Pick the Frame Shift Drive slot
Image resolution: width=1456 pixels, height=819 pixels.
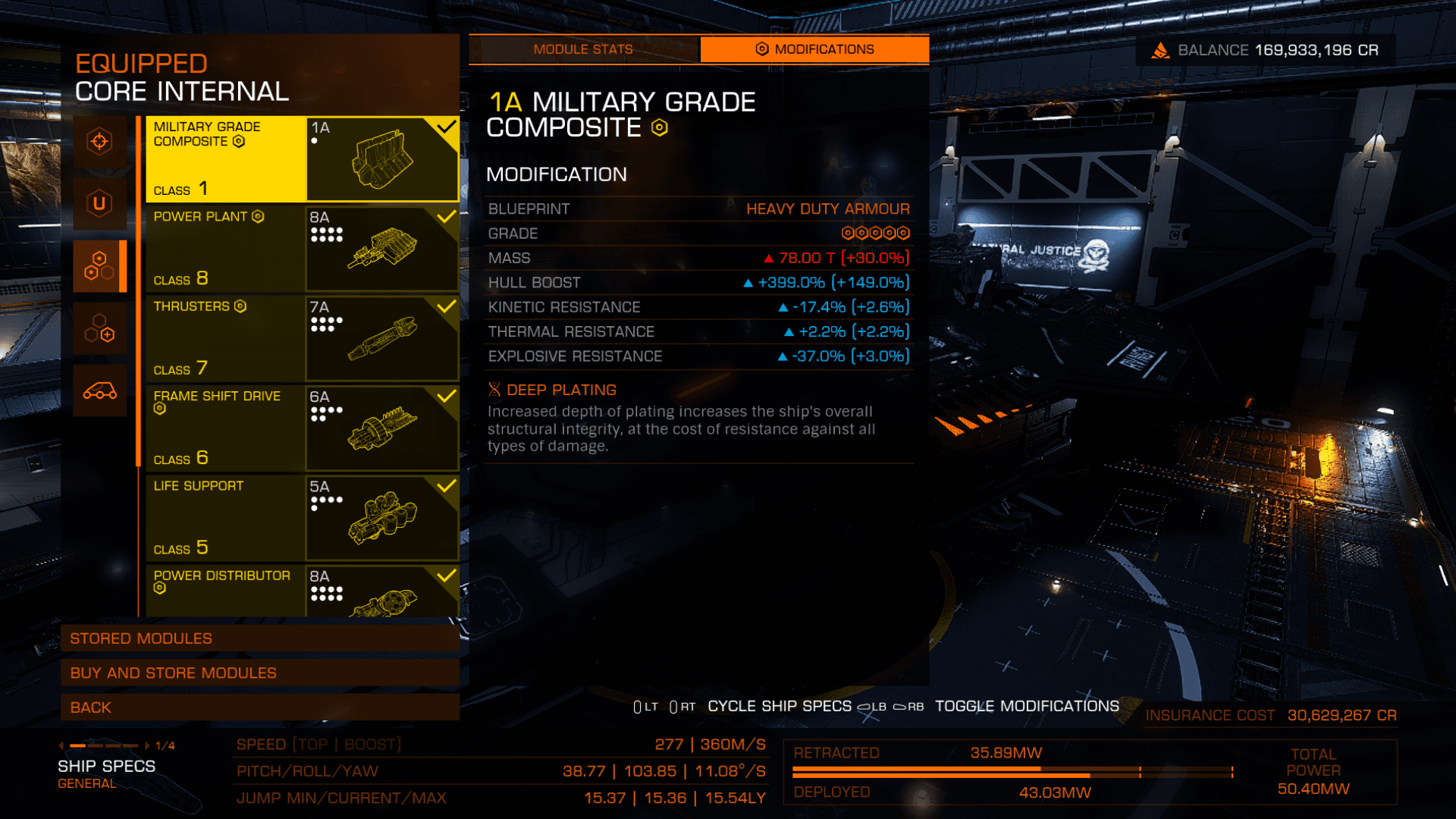pos(302,428)
